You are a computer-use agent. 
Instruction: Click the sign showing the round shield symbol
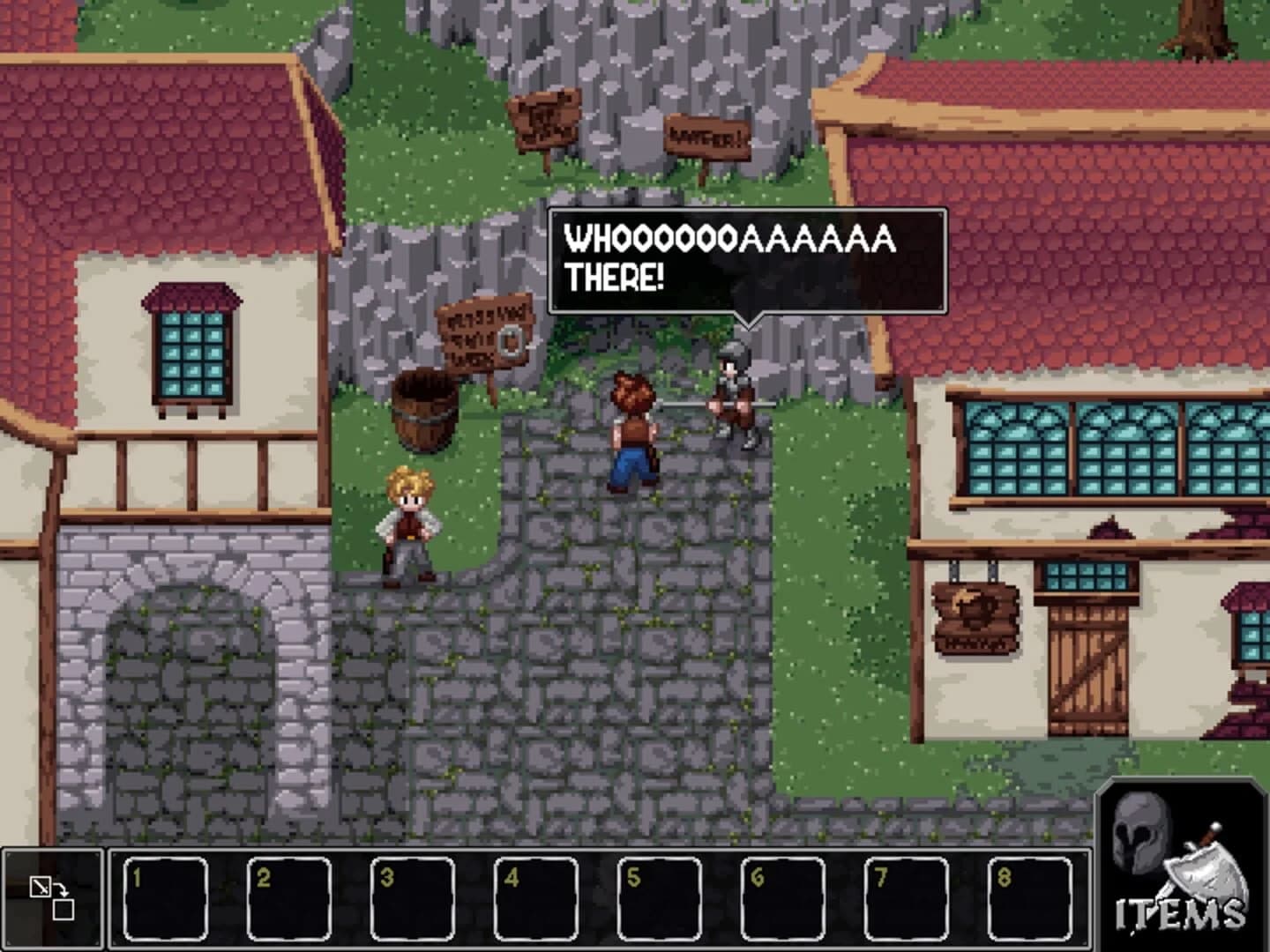point(483,335)
